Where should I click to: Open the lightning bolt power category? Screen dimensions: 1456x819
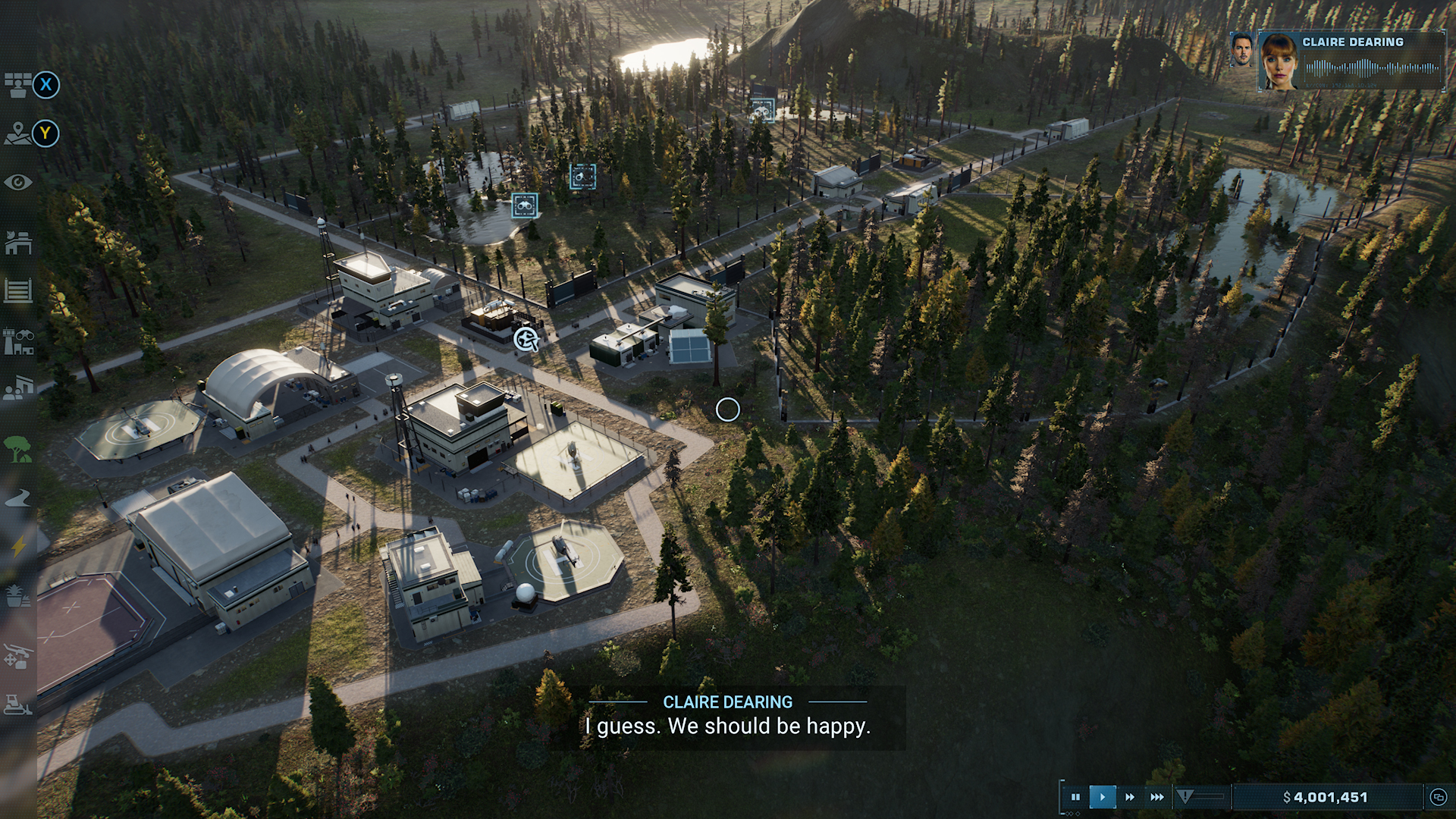(x=18, y=546)
